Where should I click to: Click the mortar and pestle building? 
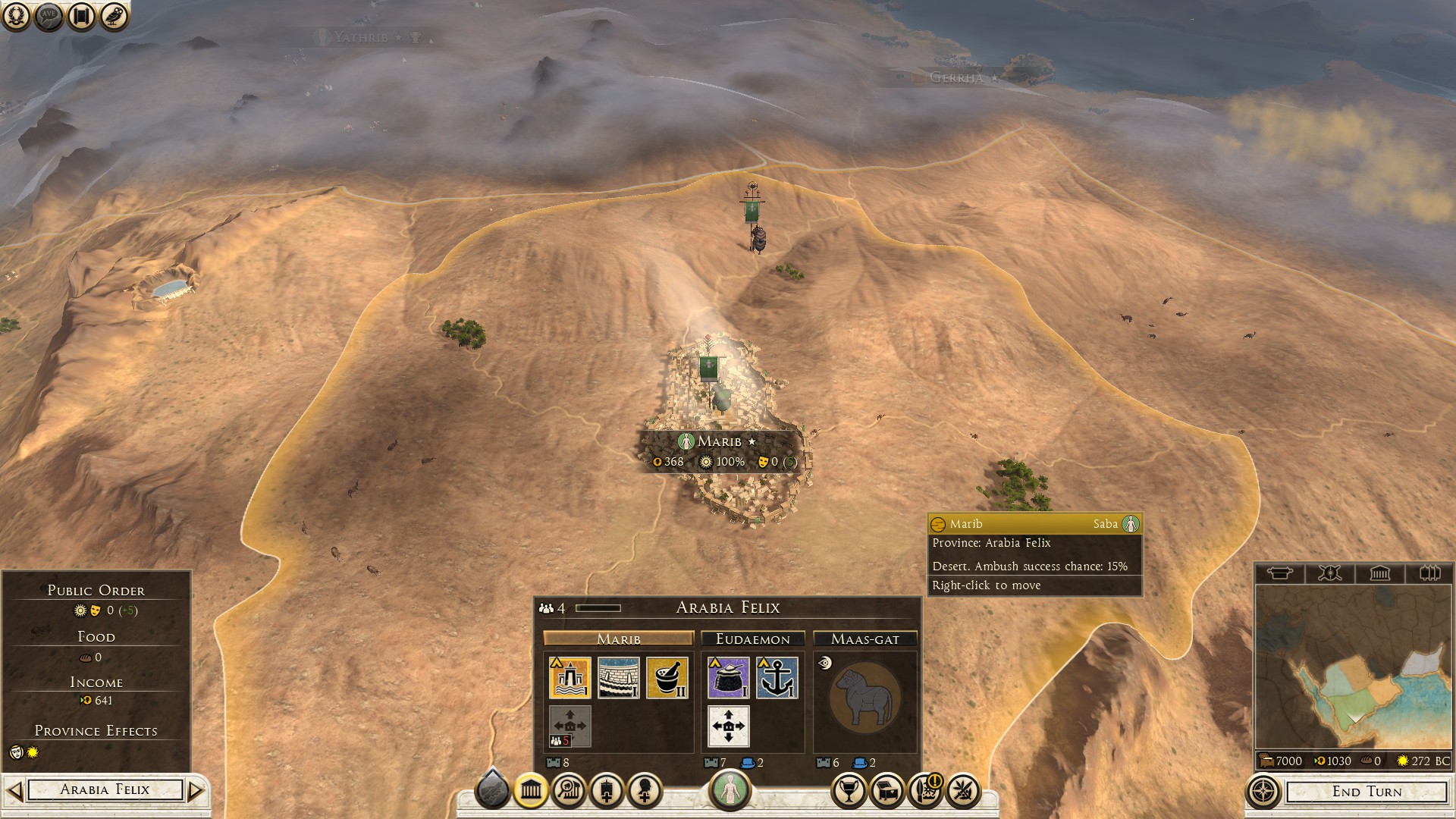pos(667,677)
